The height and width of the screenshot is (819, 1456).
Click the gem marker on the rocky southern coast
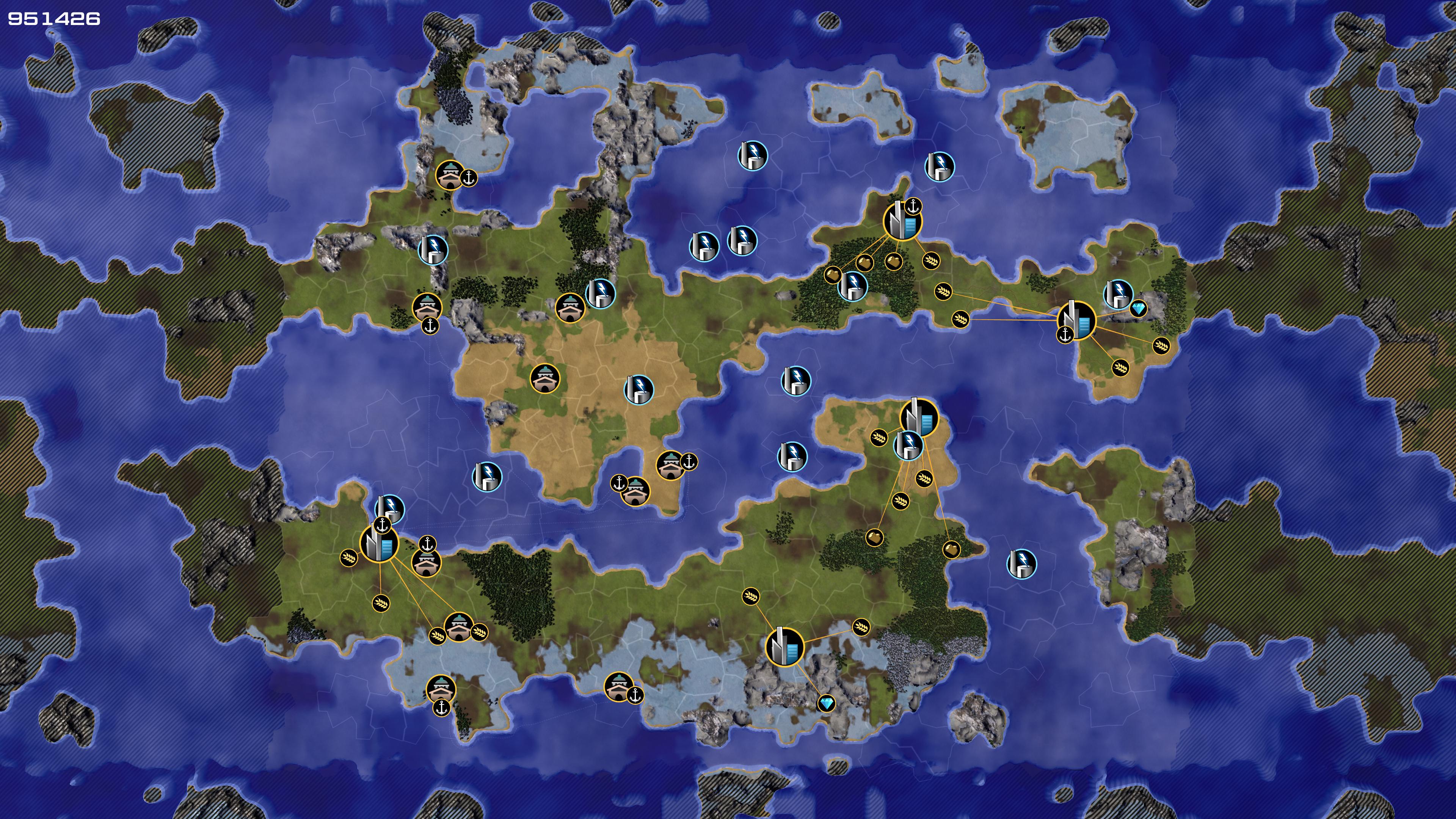coord(826,703)
